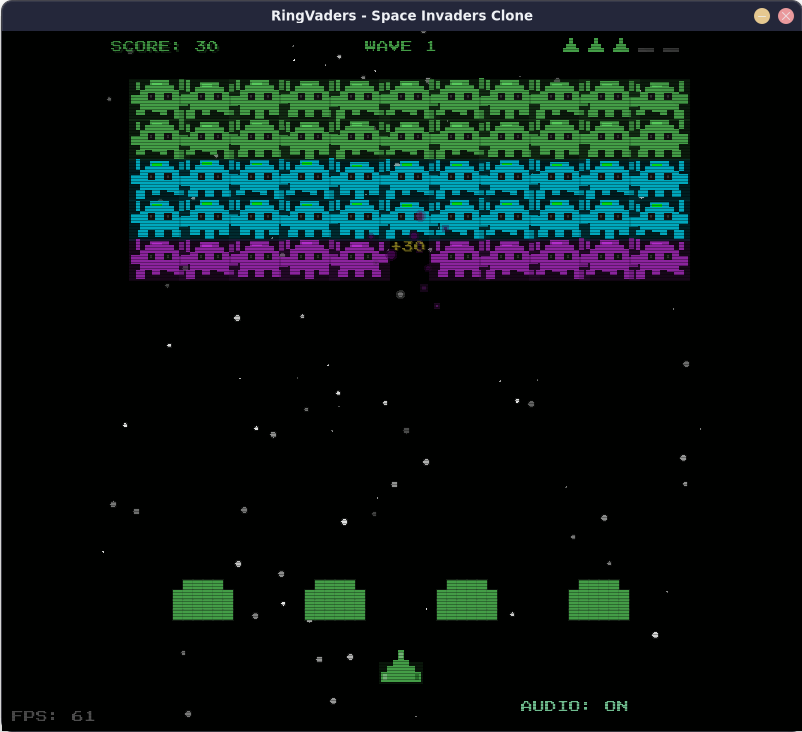Close the RingVaders window
The width and height of the screenshot is (802, 732).
pos(786,16)
